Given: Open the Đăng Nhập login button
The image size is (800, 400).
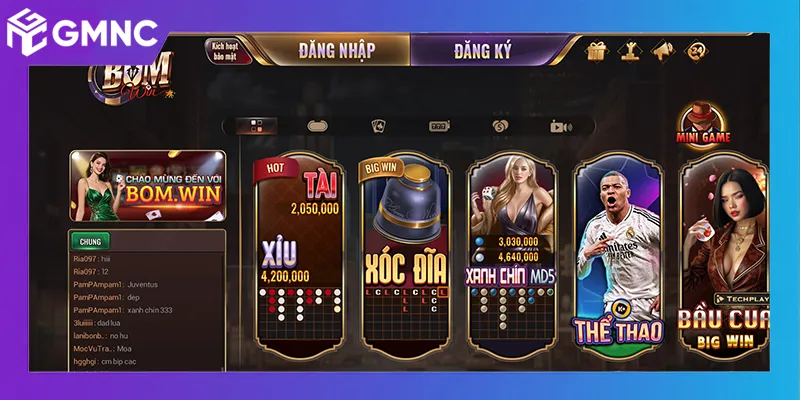Looking at the screenshot, I should click(x=330, y=49).
